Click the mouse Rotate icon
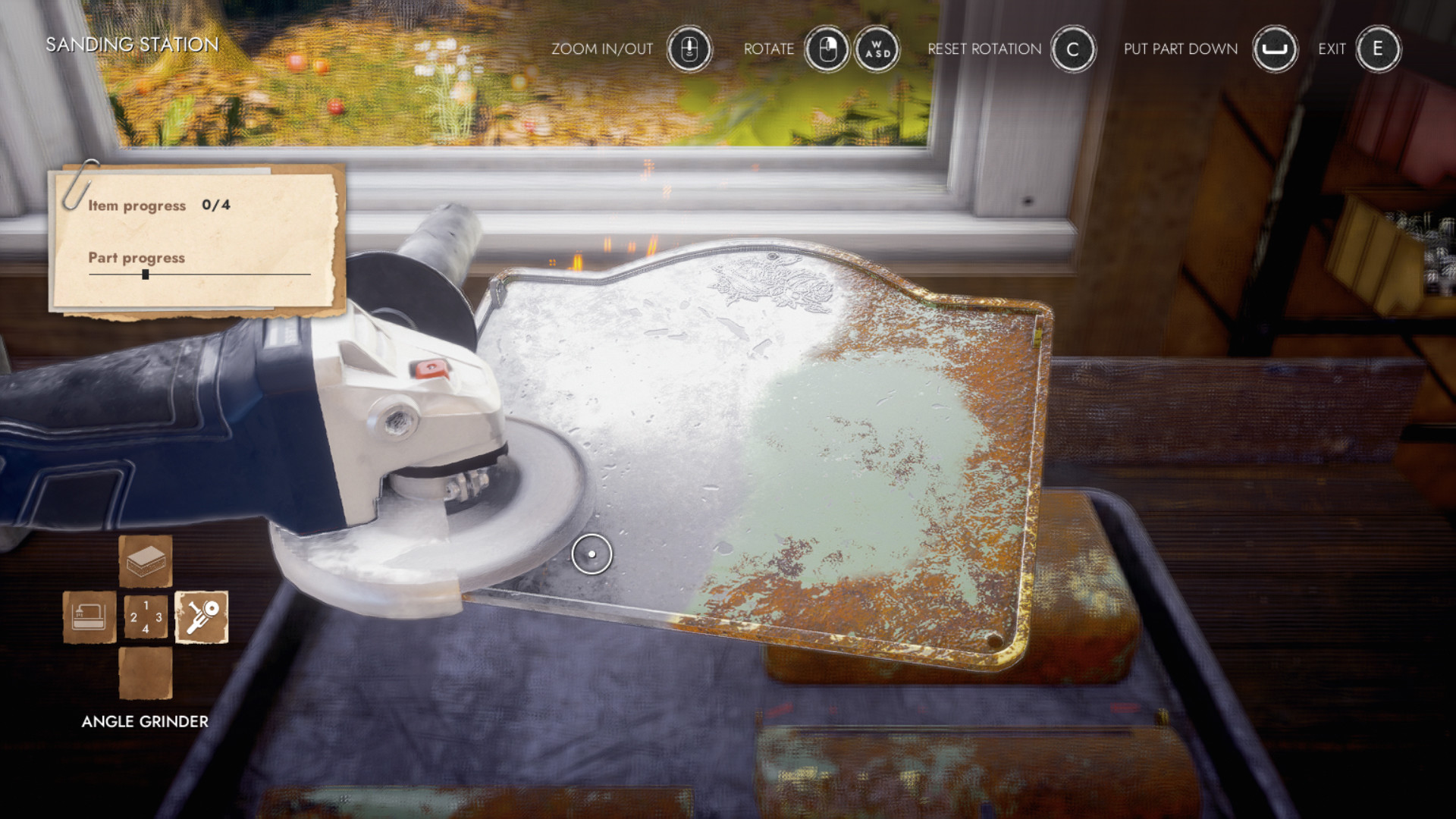1456x819 pixels. click(827, 49)
